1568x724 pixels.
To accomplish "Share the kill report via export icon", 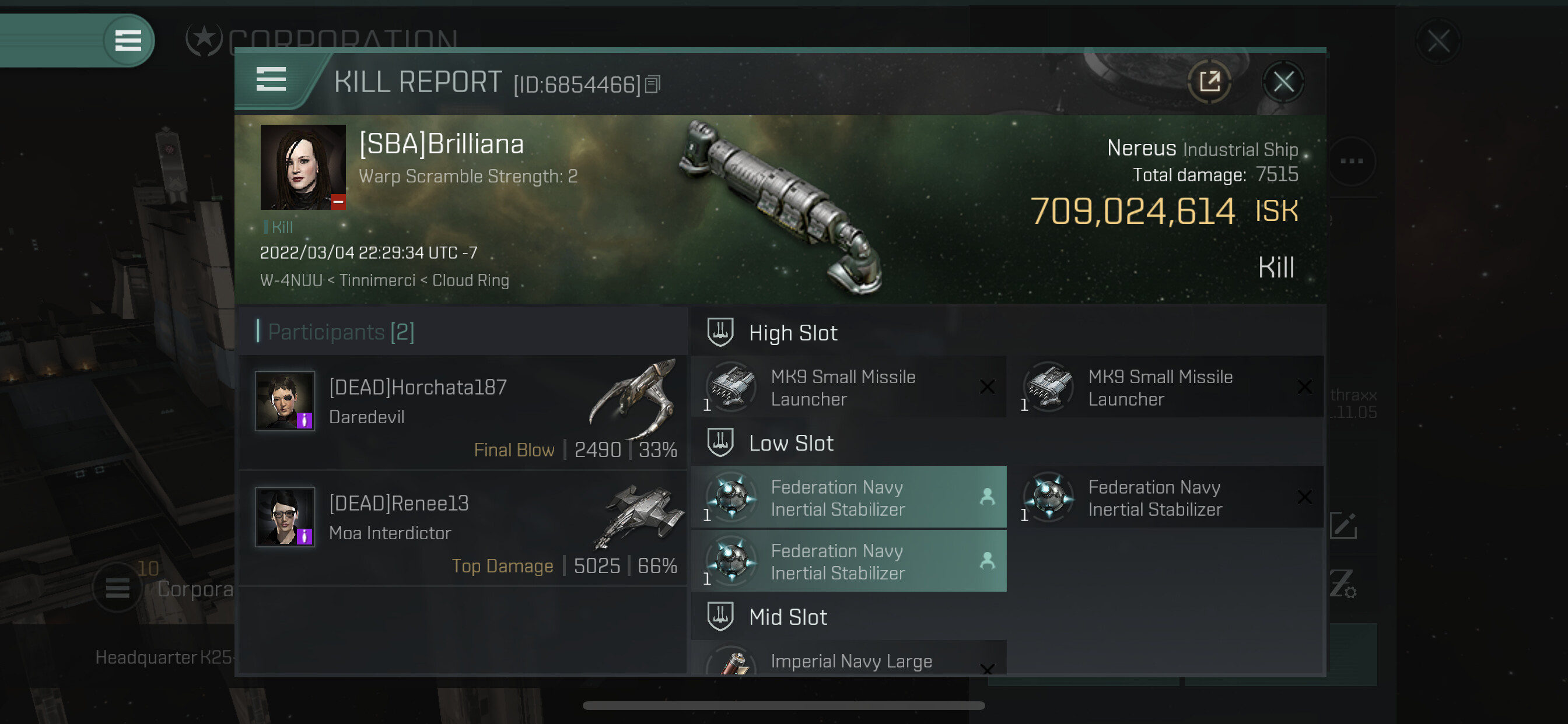I will (x=1209, y=82).
